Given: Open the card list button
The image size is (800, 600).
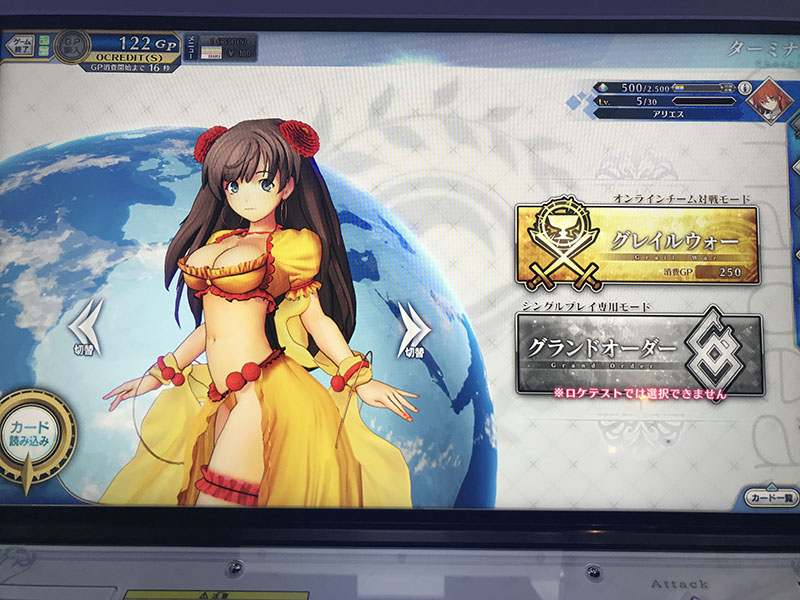Looking at the screenshot, I should click(x=766, y=497).
